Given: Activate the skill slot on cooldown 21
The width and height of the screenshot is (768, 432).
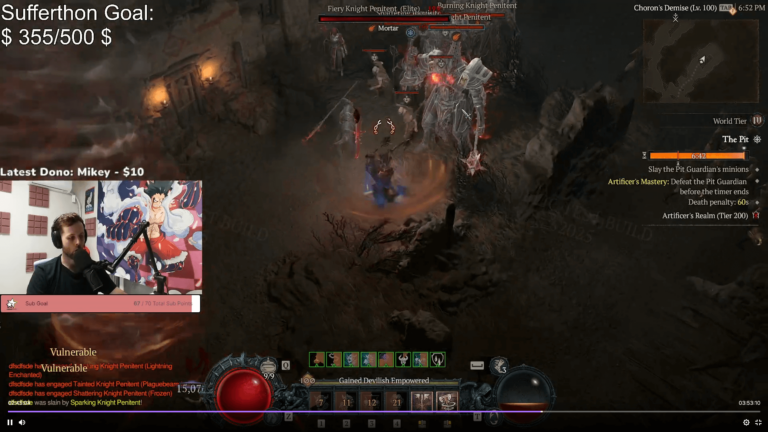Looking at the screenshot, I should coord(396,401).
